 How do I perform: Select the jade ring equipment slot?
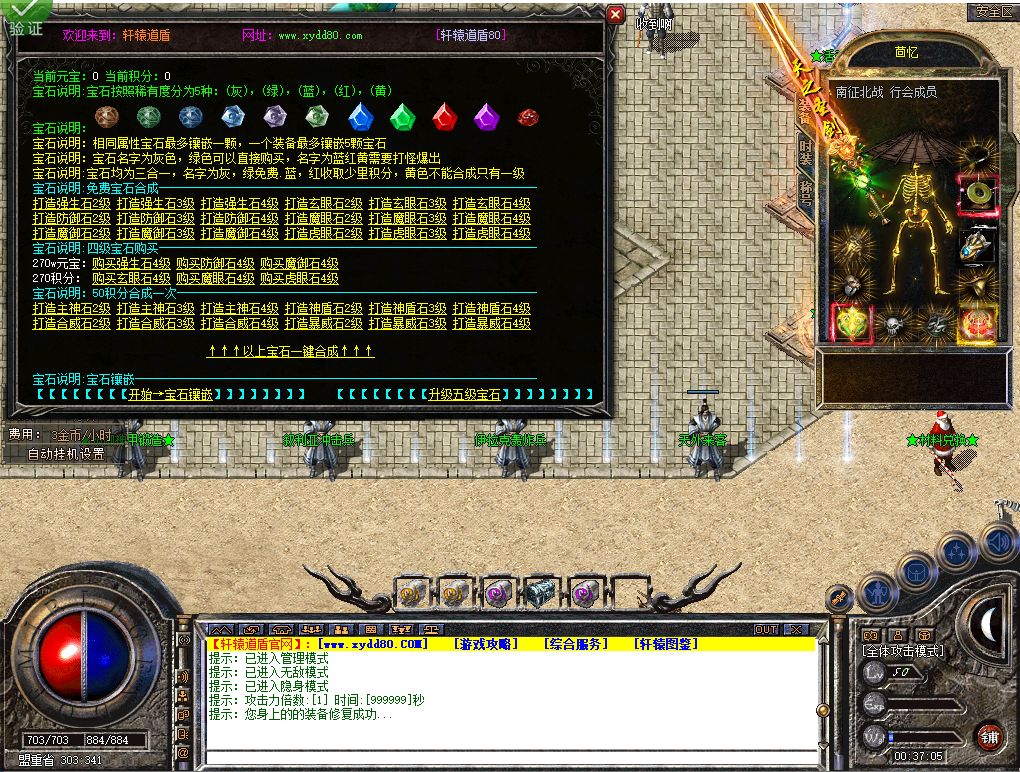point(975,192)
